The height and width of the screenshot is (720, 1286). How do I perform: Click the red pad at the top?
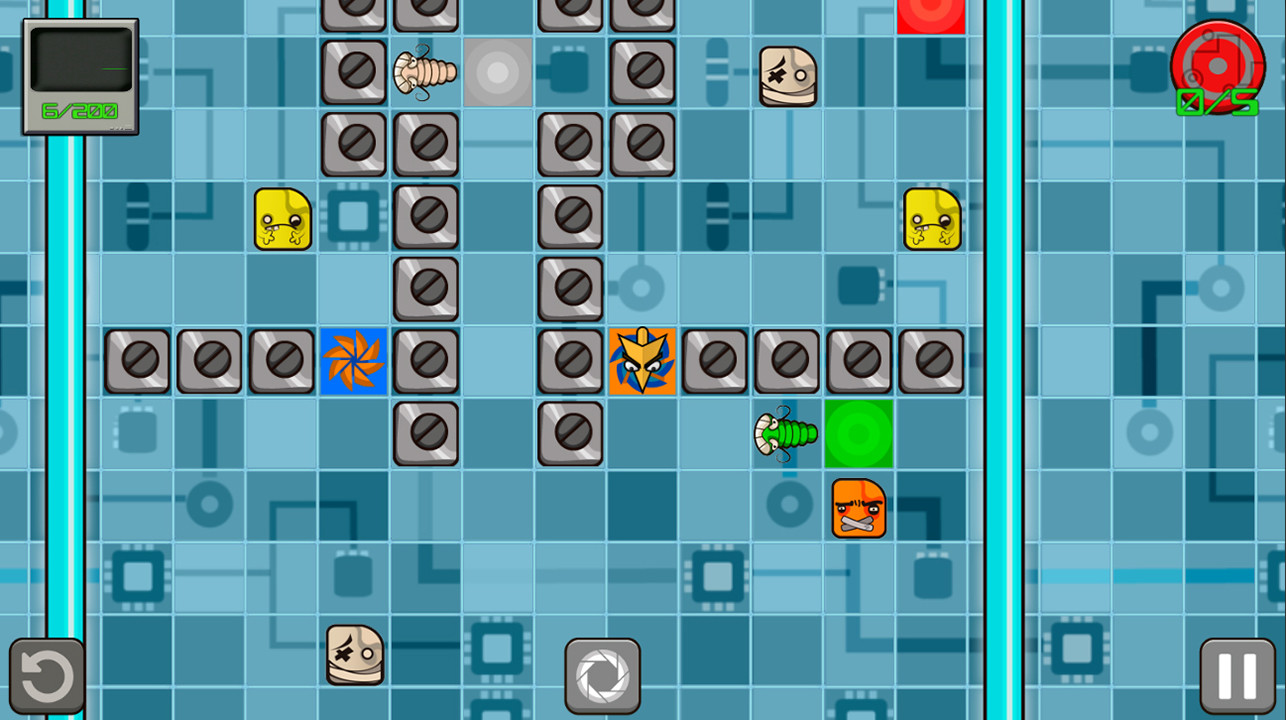pos(931,14)
